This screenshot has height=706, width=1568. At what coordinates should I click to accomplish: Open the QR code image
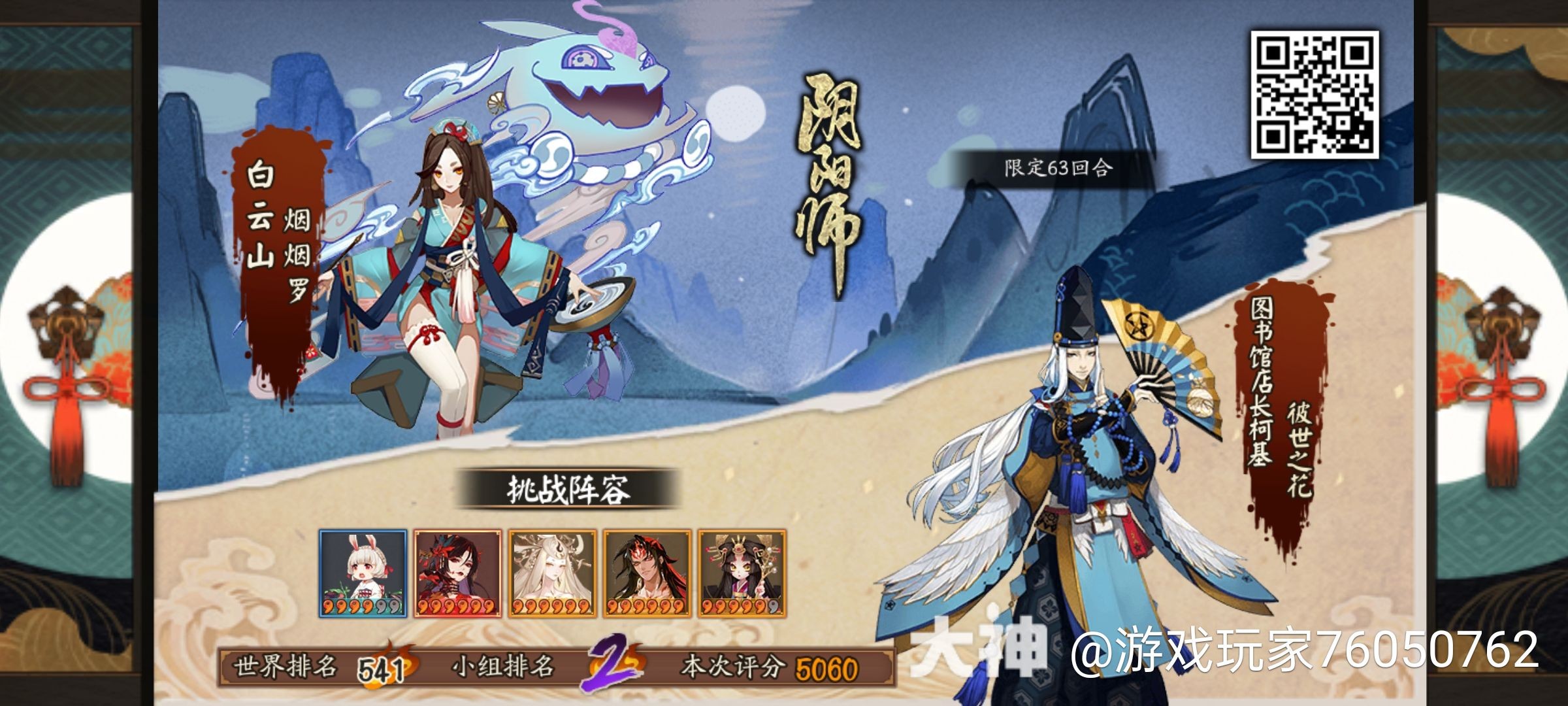[x=1315, y=94]
